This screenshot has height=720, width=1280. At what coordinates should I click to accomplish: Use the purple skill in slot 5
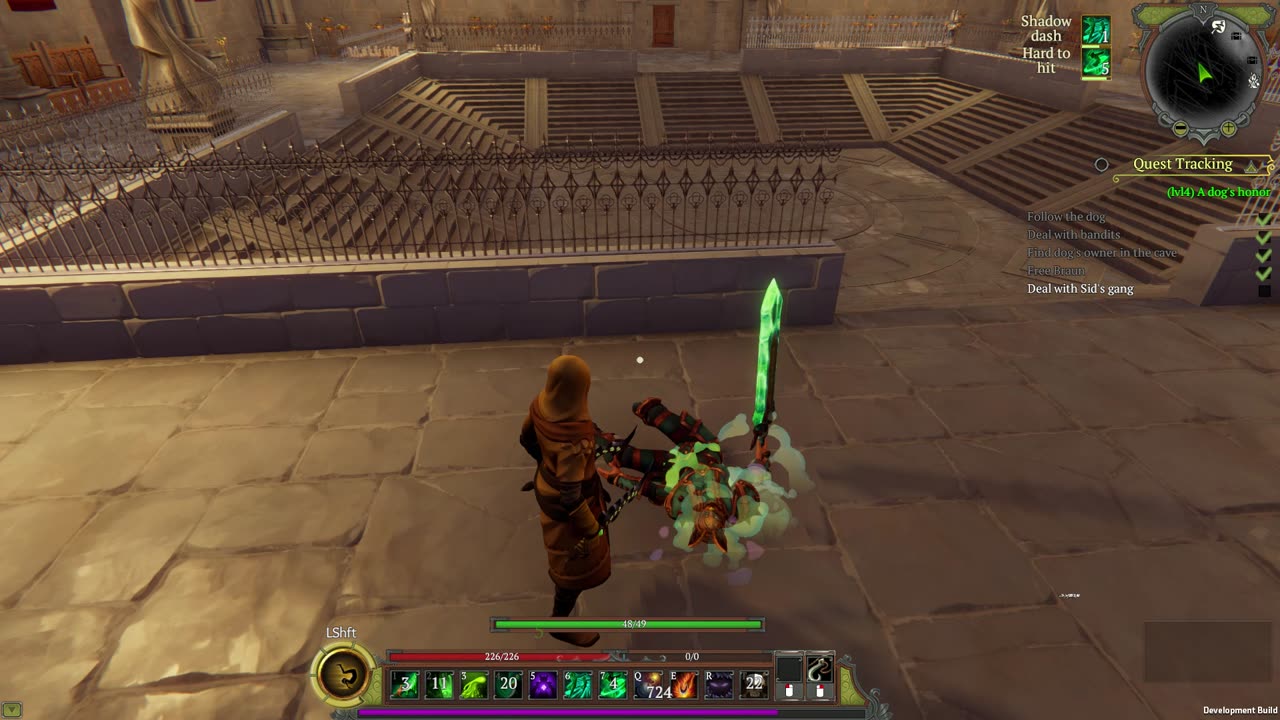(x=543, y=685)
